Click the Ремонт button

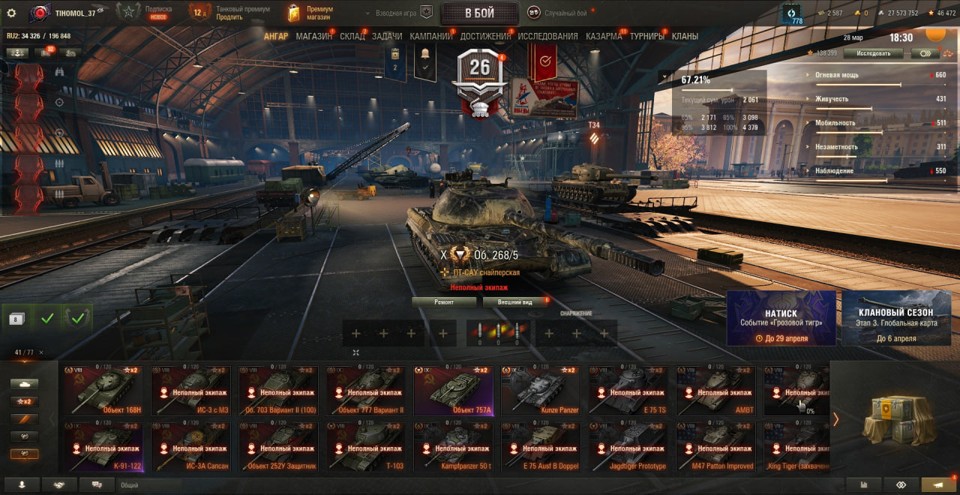point(444,301)
